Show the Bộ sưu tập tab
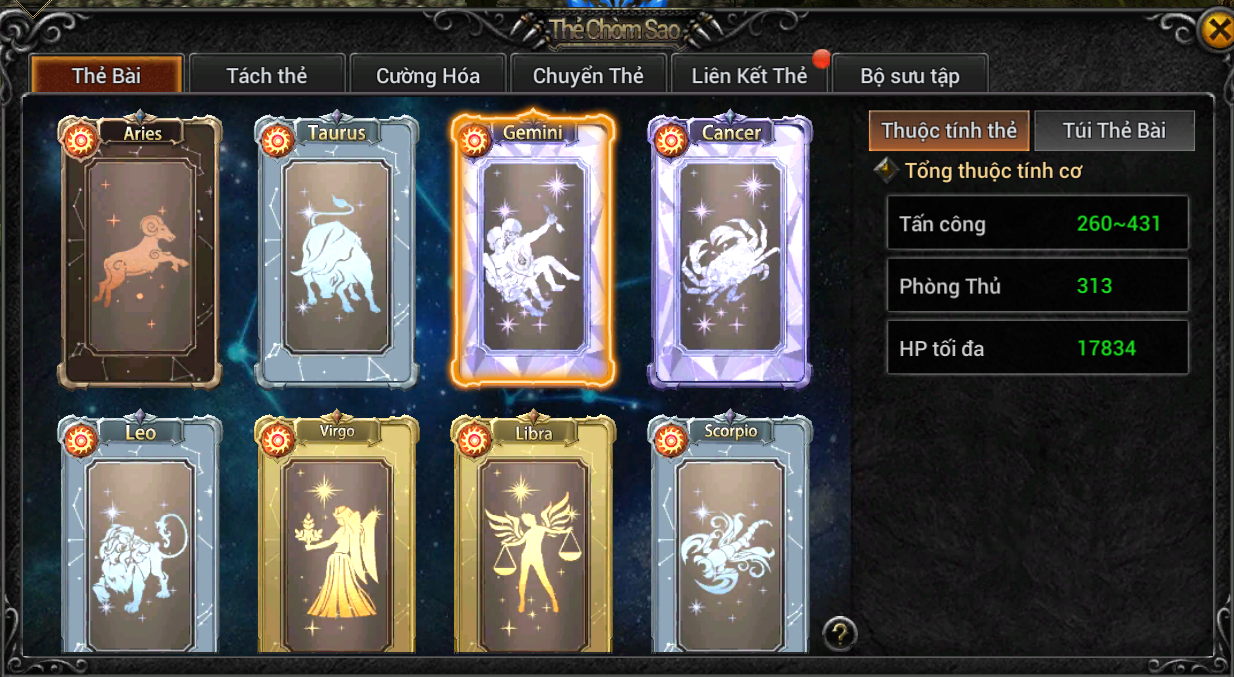Screen dimensions: 1234x677 point(910,76)
